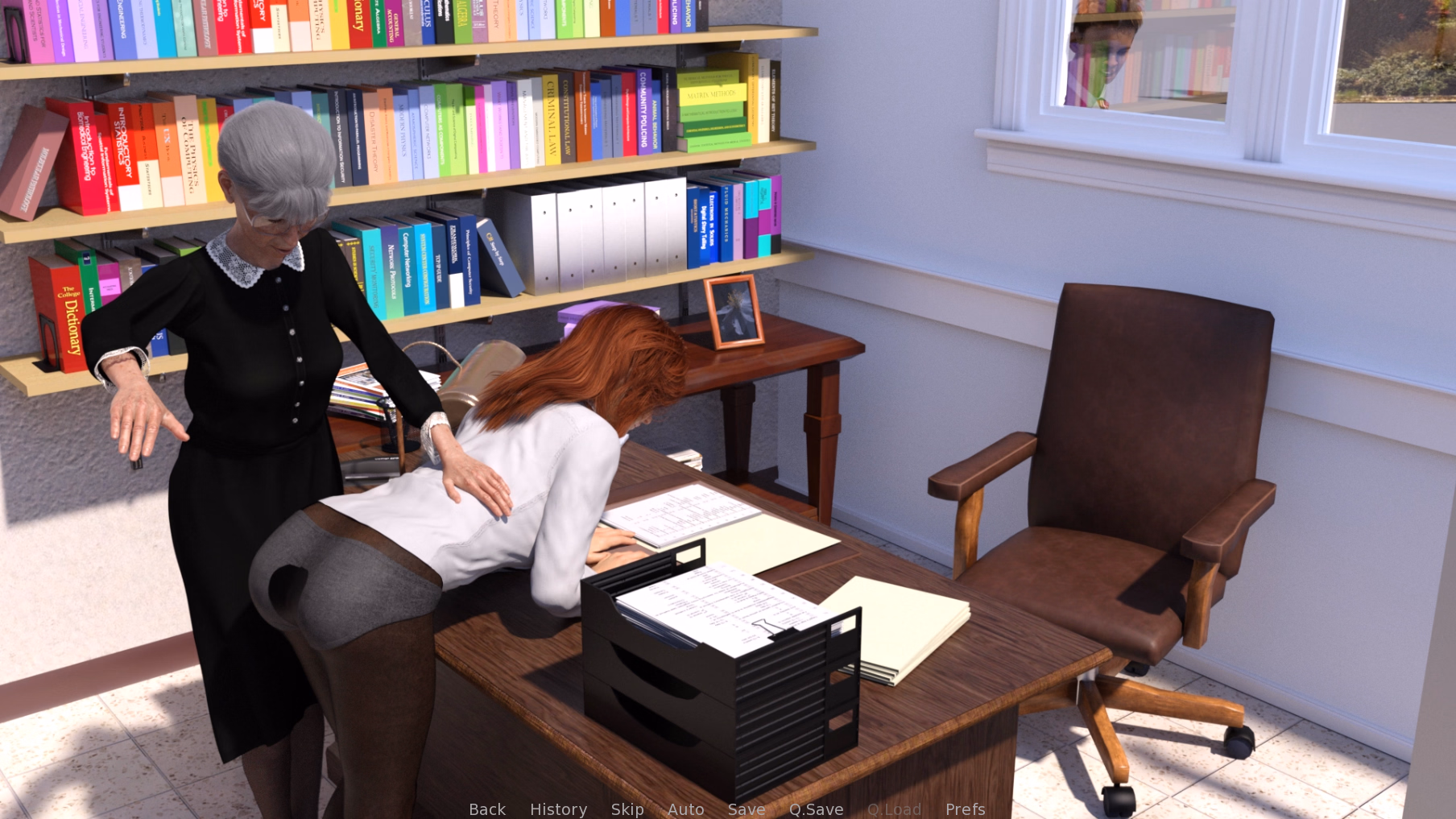Perform a Q.Save quick save
This screenshot has height=819, width=1456.
coord(816,809)
